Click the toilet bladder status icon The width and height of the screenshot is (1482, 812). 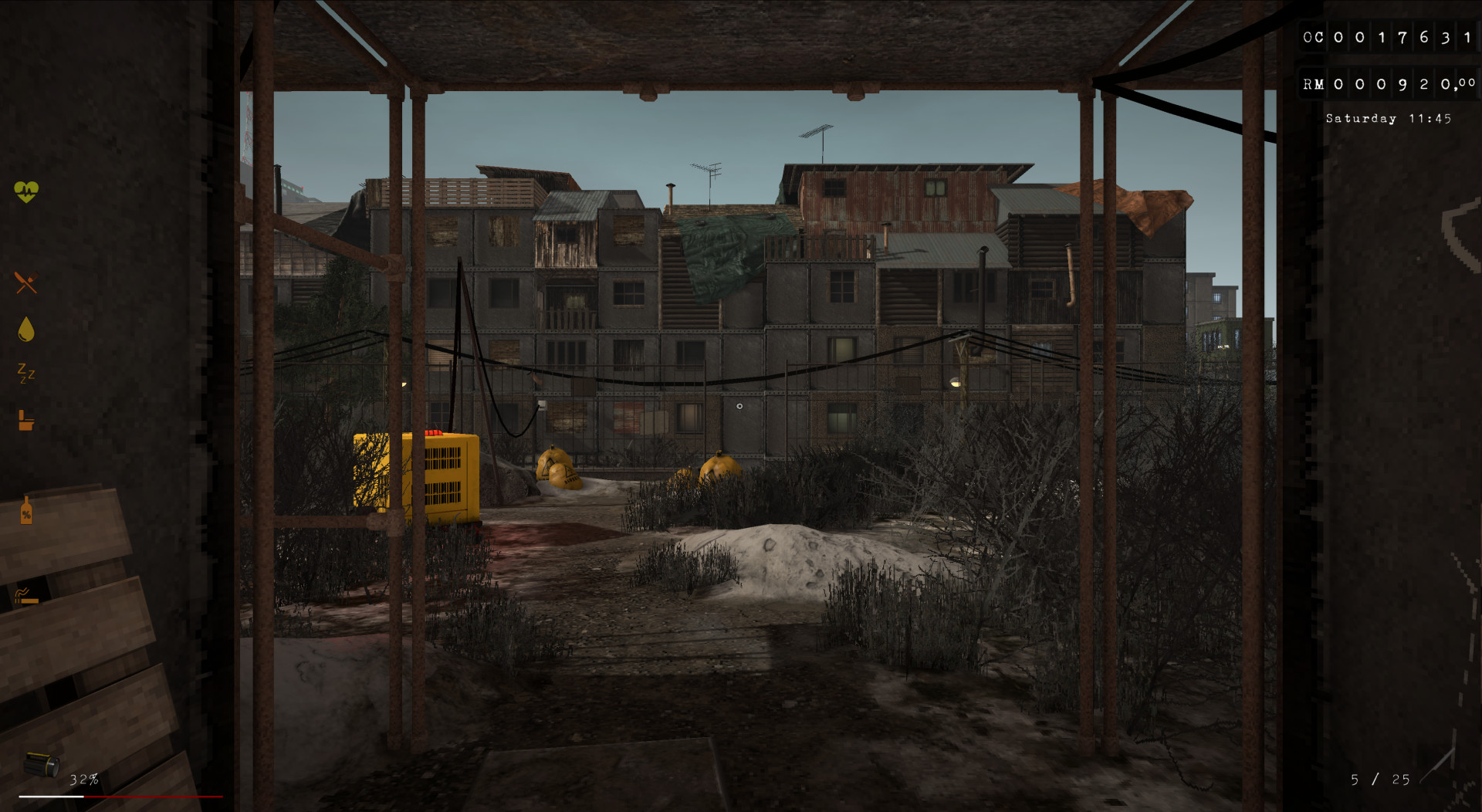[25, 421]
